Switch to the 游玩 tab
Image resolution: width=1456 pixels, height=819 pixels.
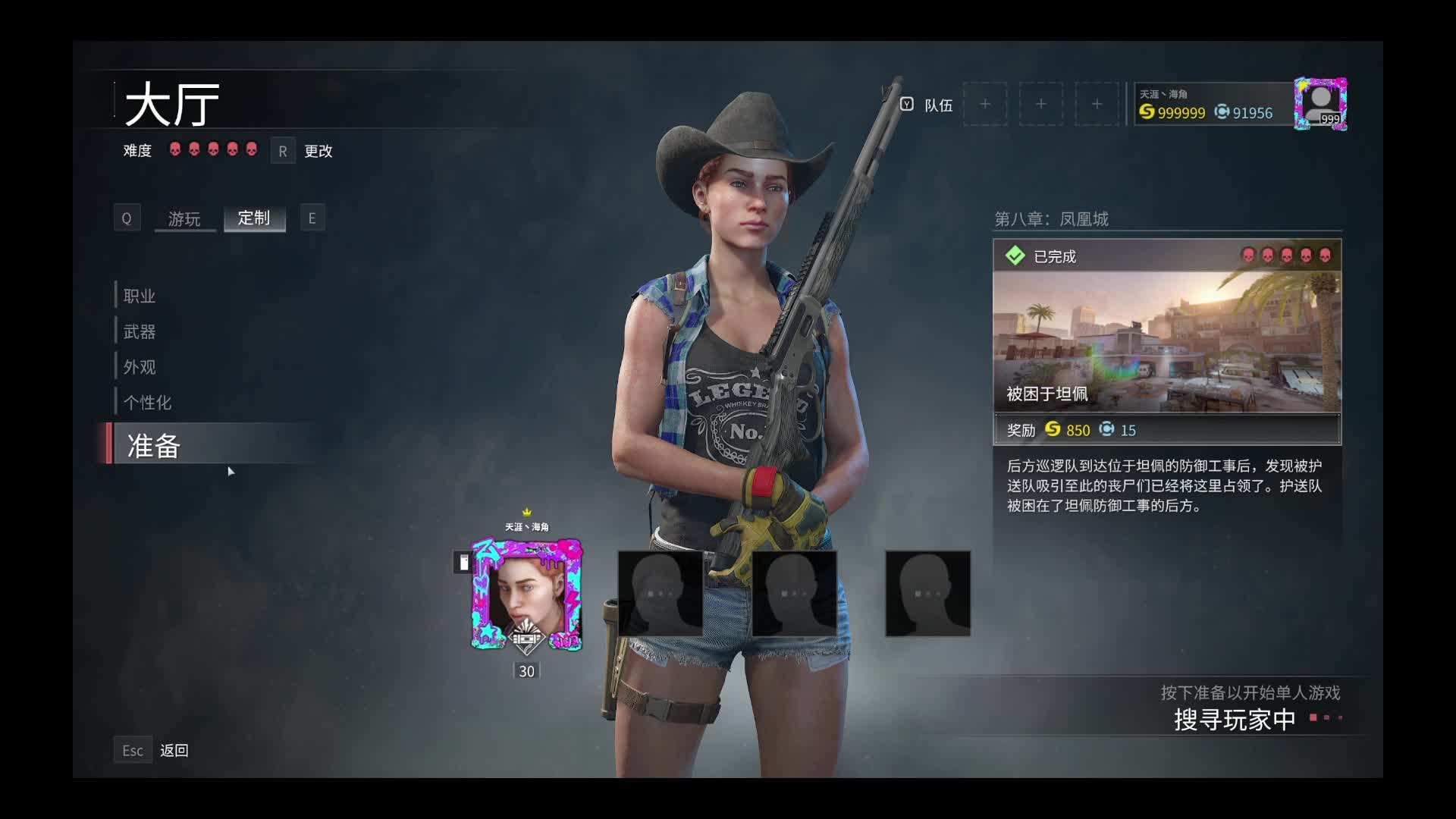(x=184, y=218)
